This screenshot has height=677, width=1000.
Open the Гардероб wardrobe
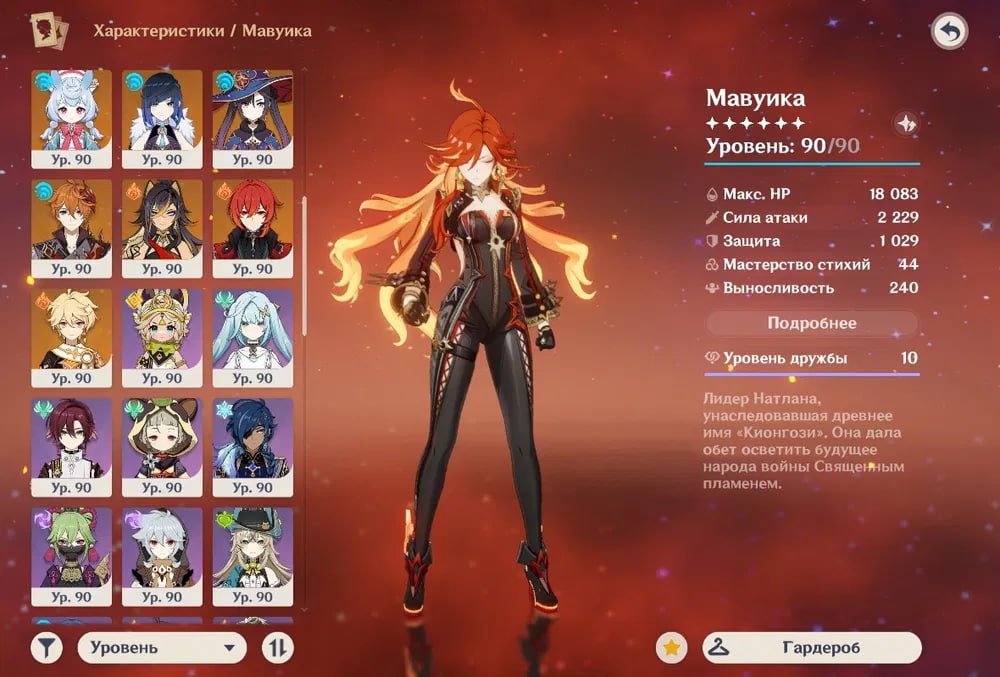tap(811, 648)
